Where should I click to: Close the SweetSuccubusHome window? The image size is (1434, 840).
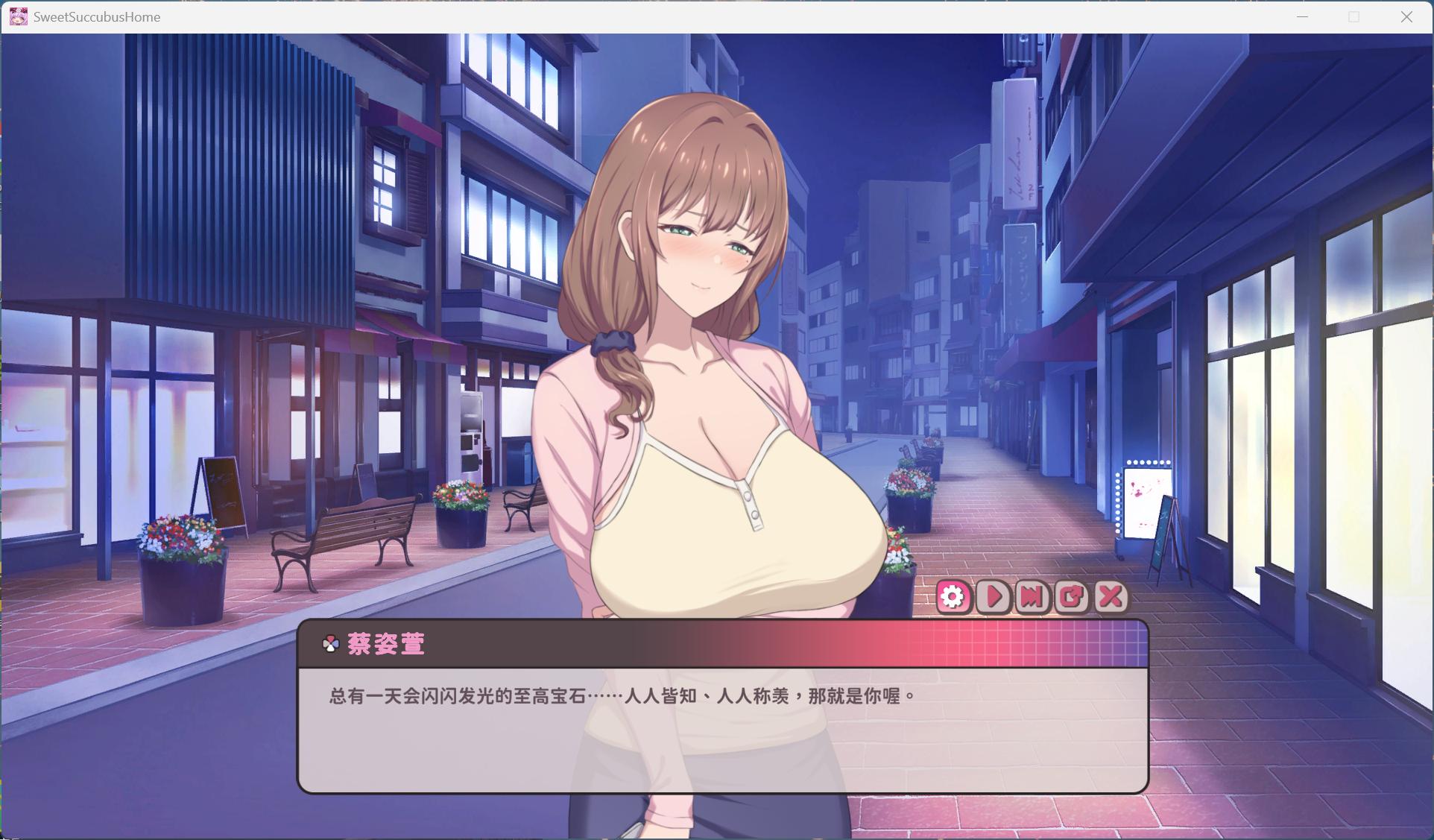1406,16
